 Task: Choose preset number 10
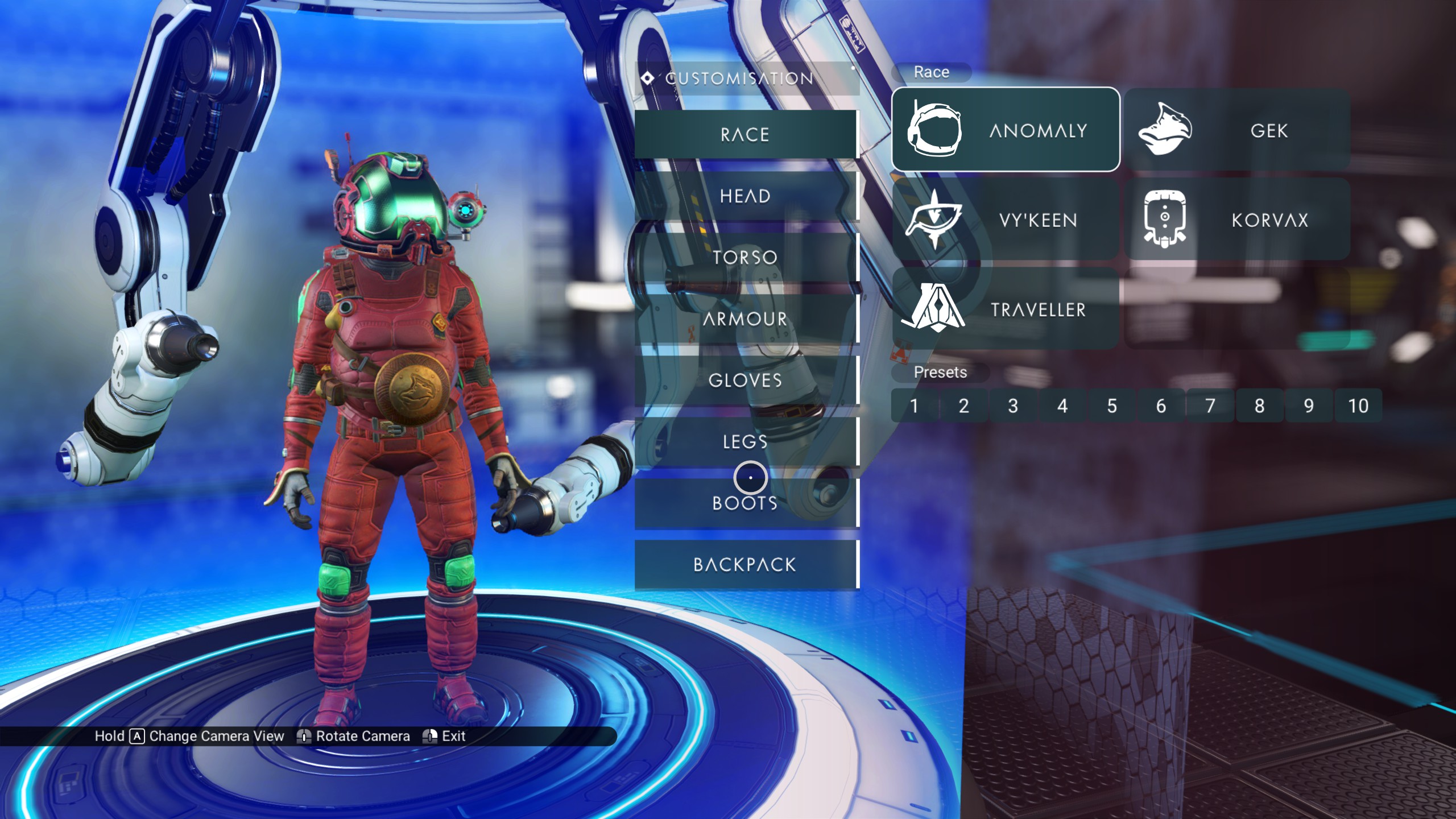(x=1358, y=406)
